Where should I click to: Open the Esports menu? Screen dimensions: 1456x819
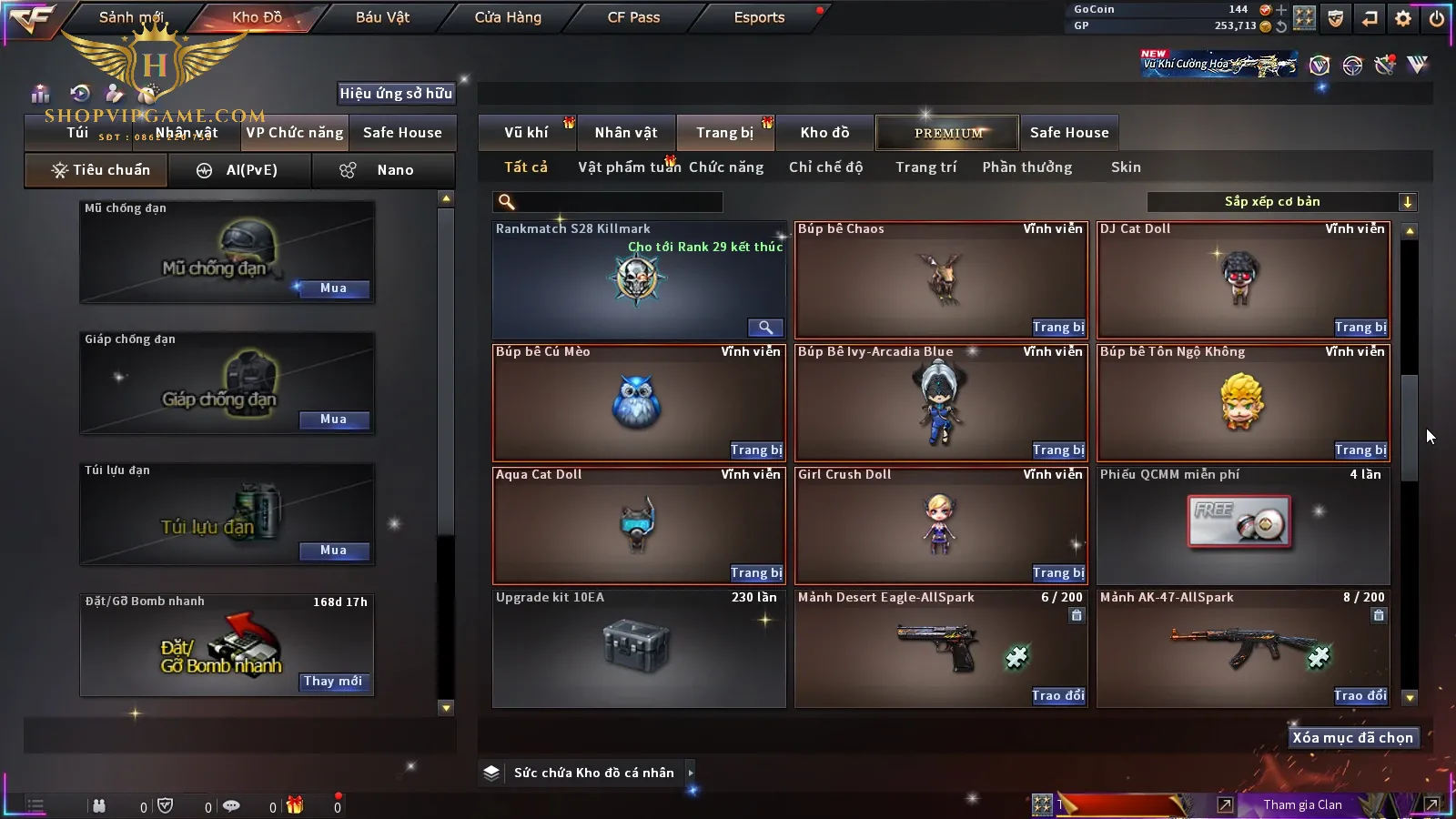tap(759, 17)
